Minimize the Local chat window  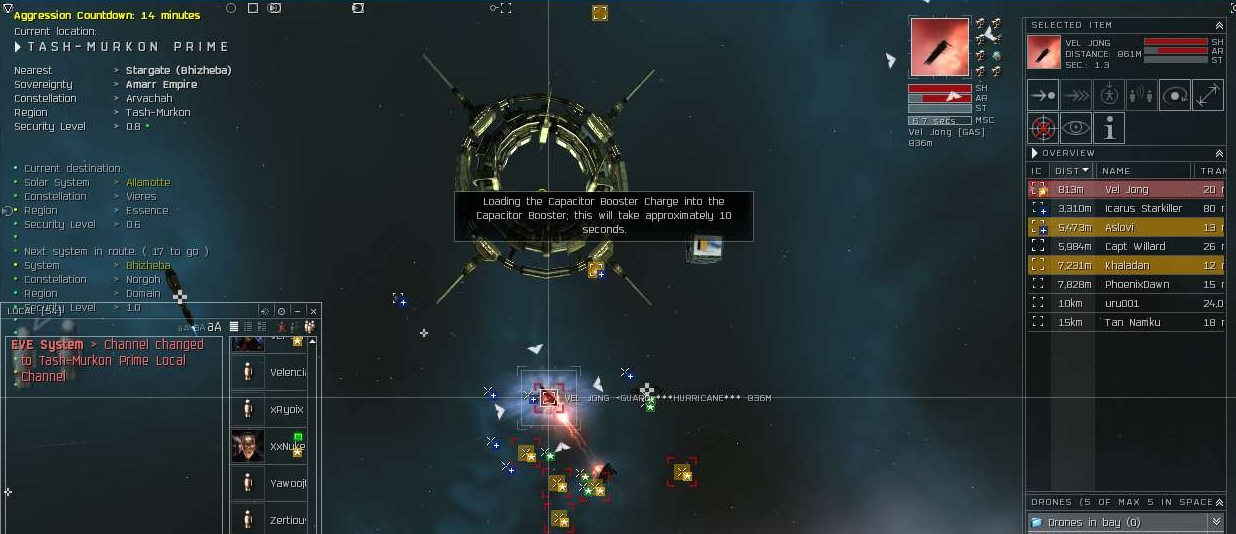[297, 311]
